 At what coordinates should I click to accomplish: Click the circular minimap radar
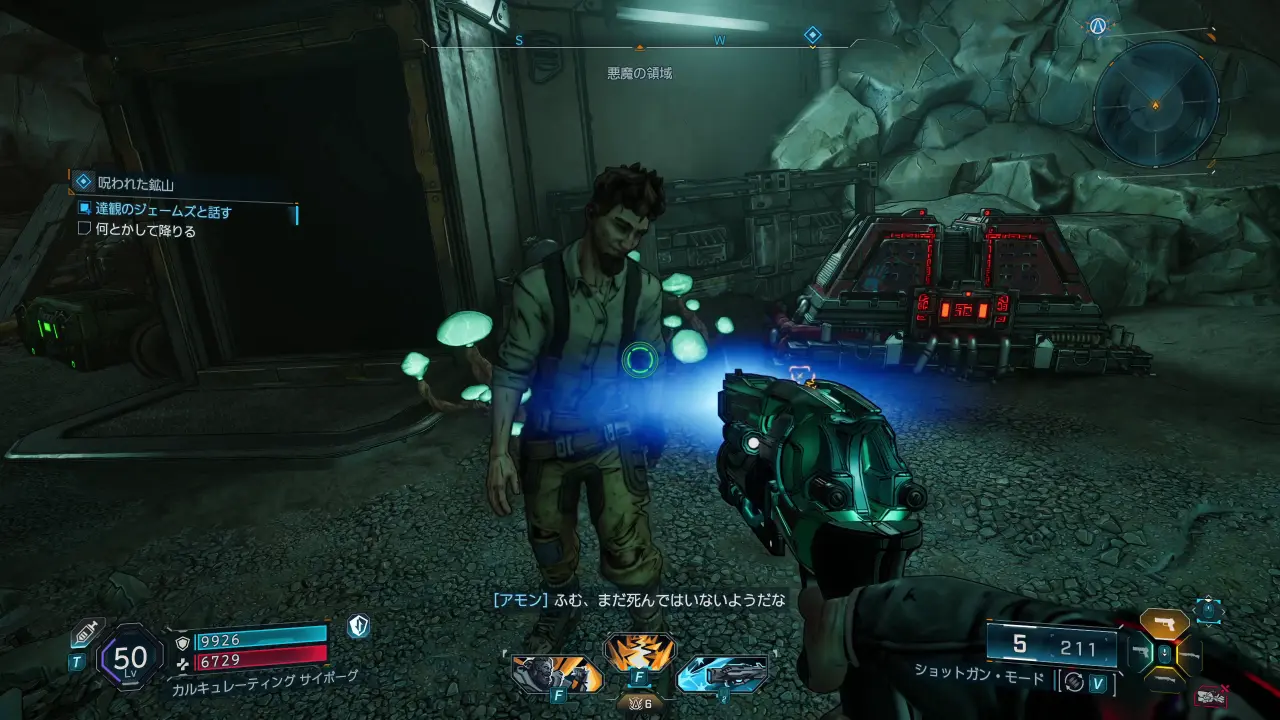(x=1155, y=103)
